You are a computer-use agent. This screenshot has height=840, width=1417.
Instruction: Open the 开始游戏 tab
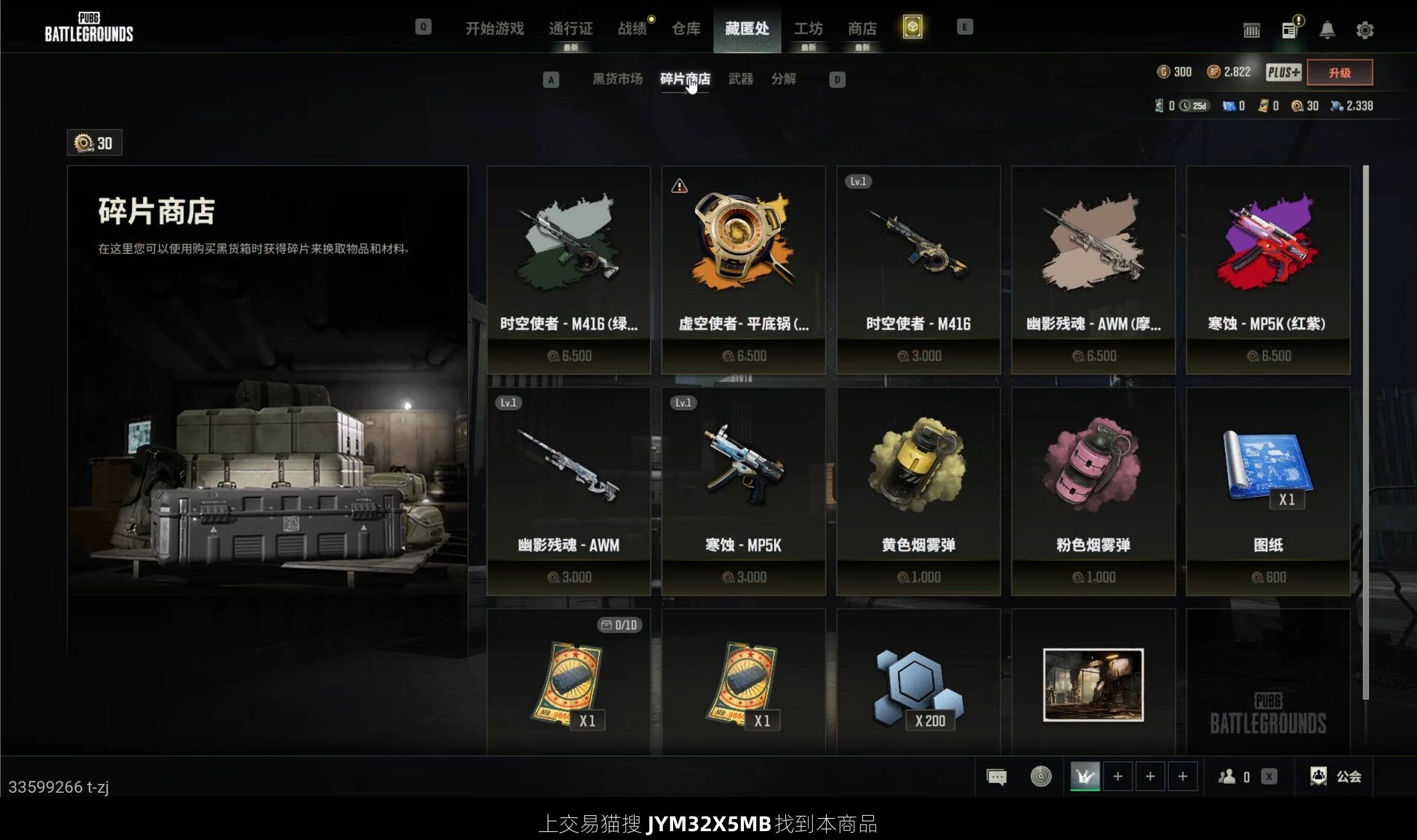point(494,28)
